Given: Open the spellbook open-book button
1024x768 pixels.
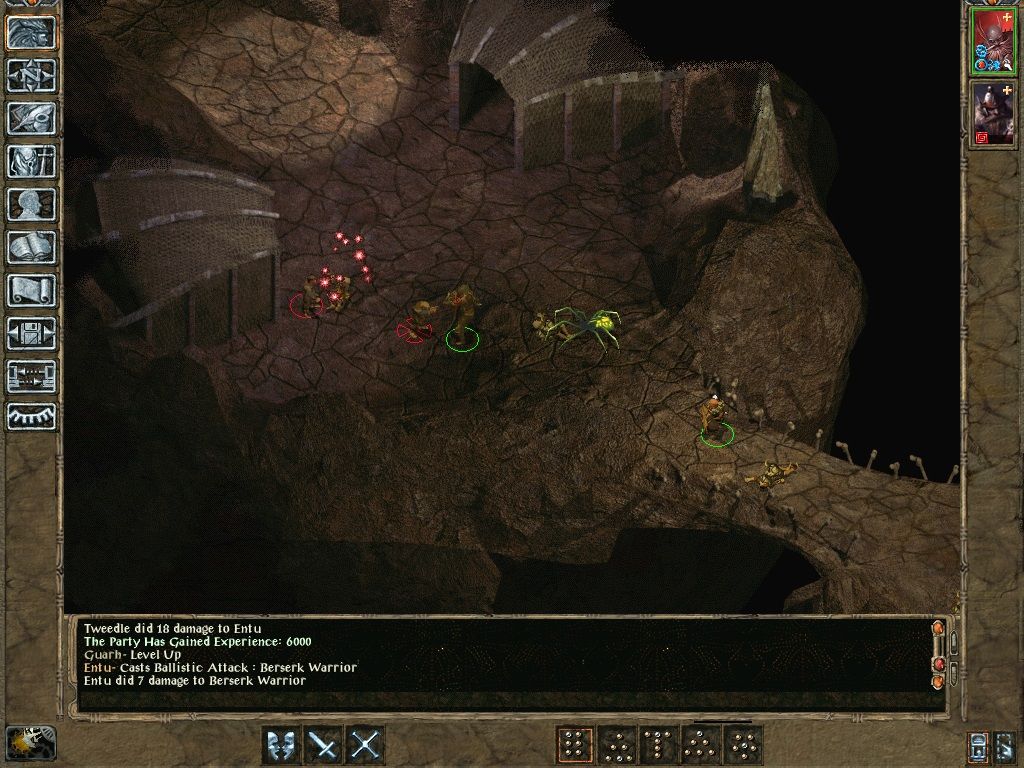Looking at the screenshot, I should click(x=31, y=247).
